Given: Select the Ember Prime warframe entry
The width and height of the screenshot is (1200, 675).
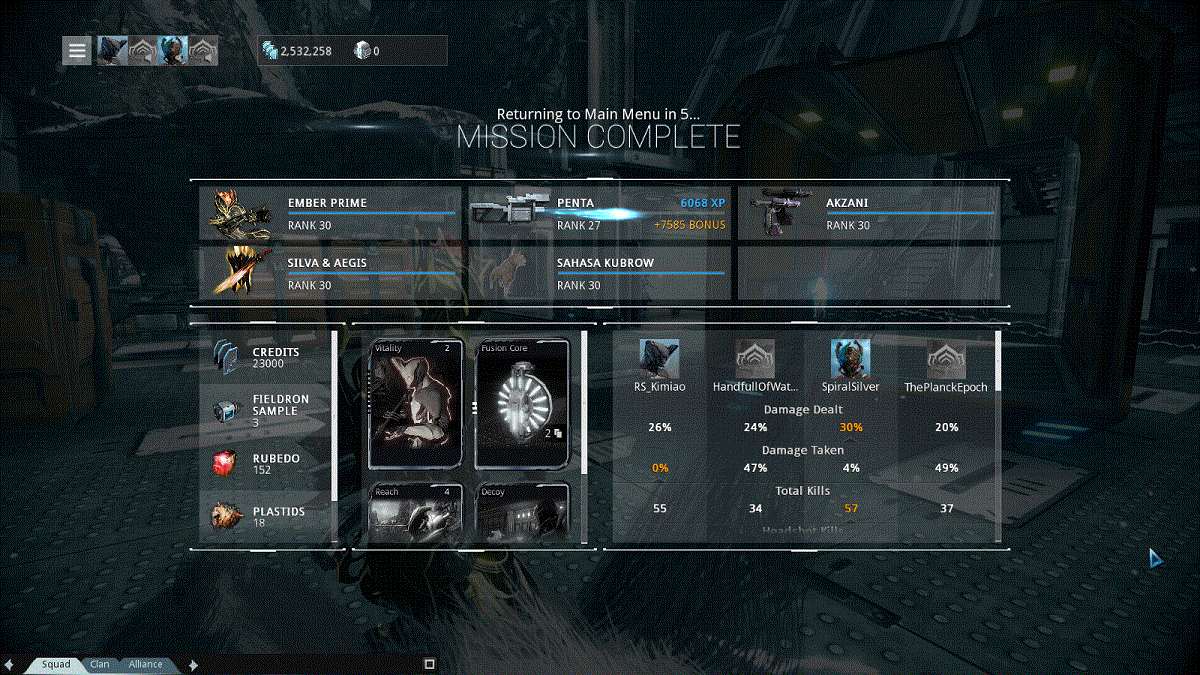Looking at the screenshot, I should tap(330, 213).
